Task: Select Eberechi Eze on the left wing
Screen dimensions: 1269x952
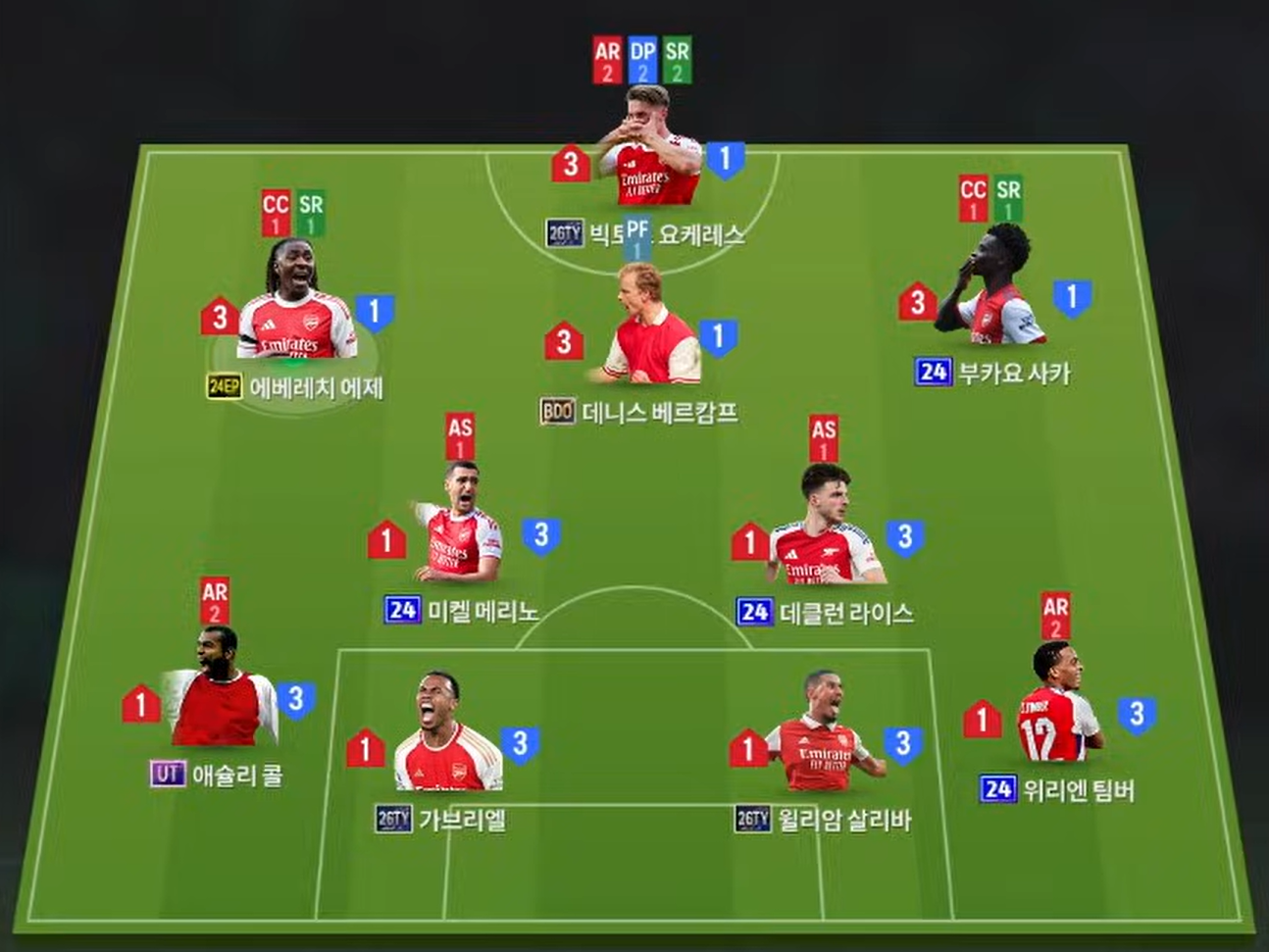Action: click(x=296, y=316)
